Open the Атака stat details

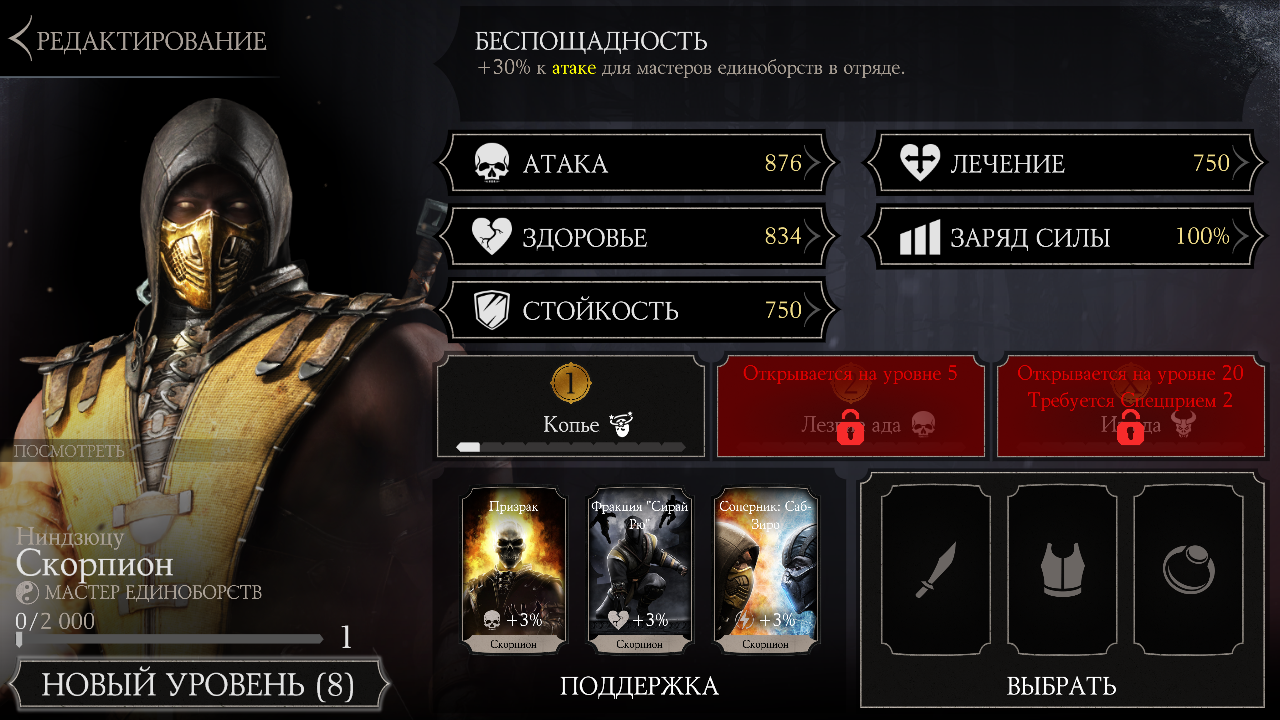pyautogui.click(x=637, y=164)
